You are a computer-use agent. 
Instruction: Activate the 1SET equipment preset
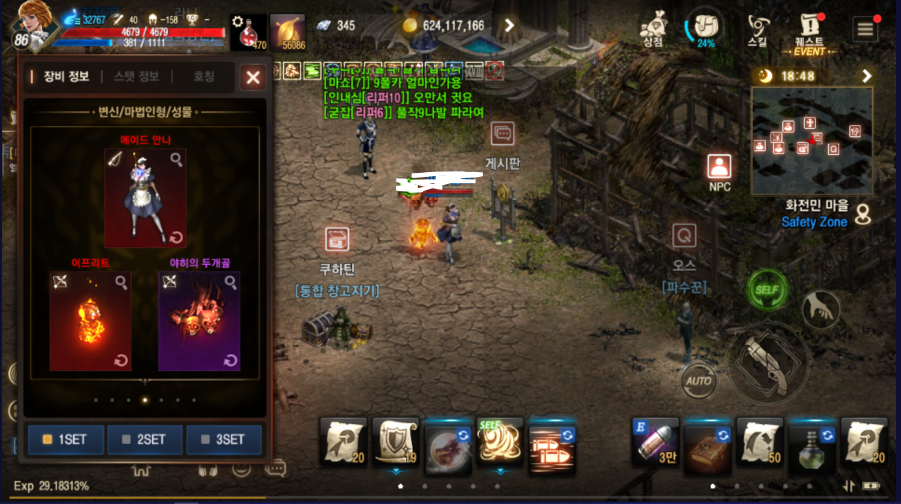[x=65, y=439]
